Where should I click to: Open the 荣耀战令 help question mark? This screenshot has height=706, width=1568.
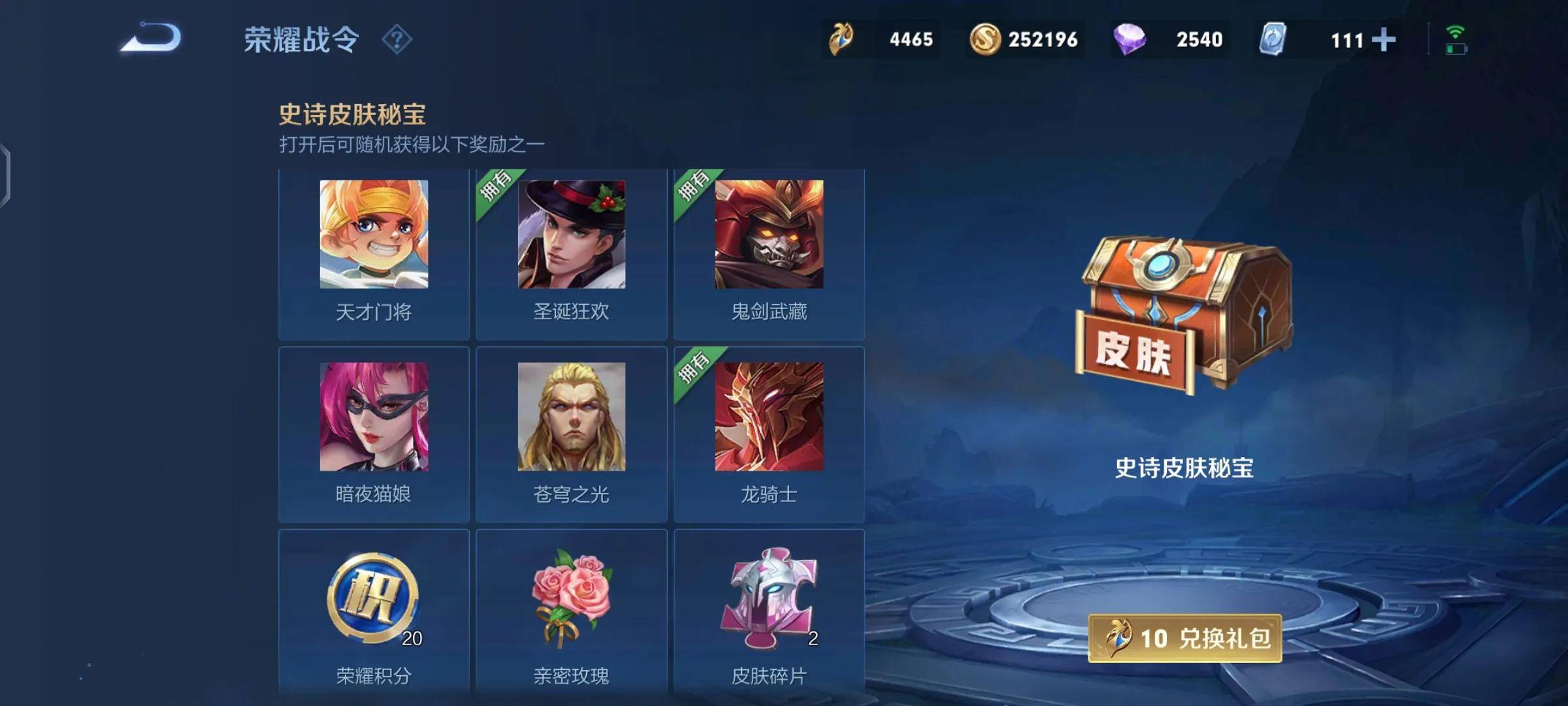pos(397,40)
